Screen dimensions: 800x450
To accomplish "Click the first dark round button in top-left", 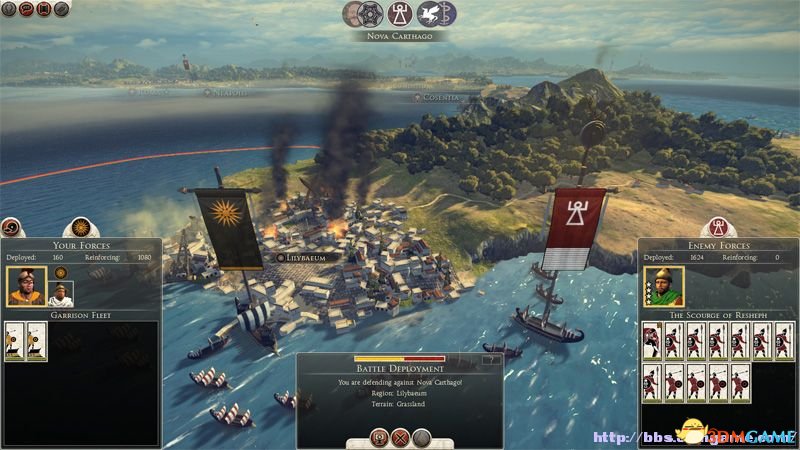I will (x=7, y=9).
